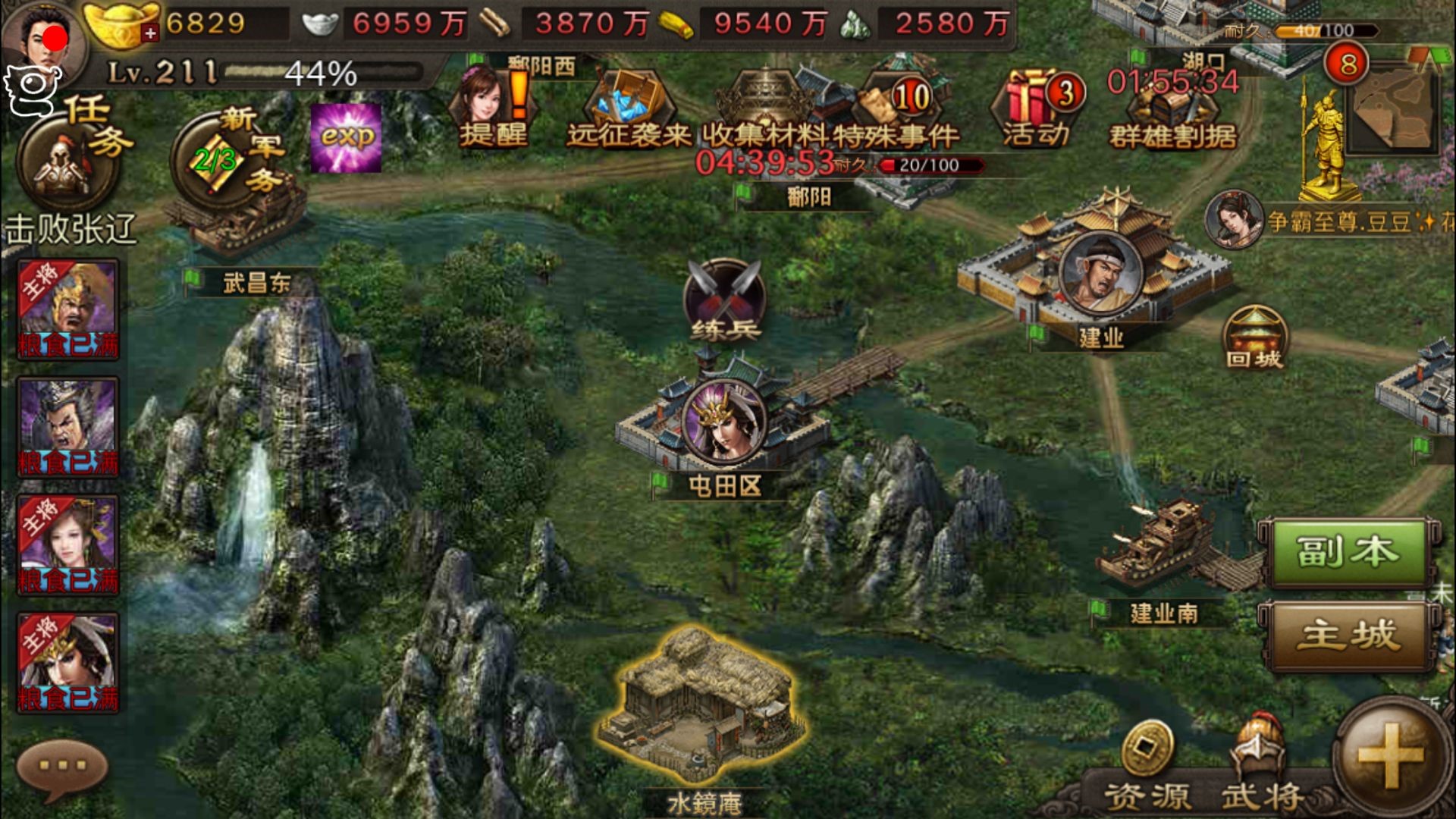Activate the purple exp boost icon
The width and height of the screenshot is (1456, 819).
tap(347, 137)
